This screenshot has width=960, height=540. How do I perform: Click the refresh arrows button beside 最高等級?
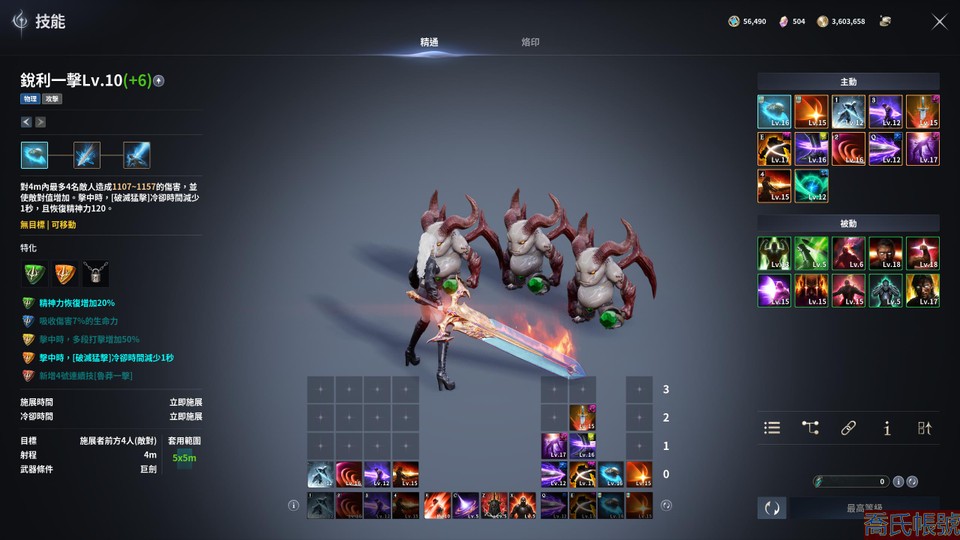[771, 508]
